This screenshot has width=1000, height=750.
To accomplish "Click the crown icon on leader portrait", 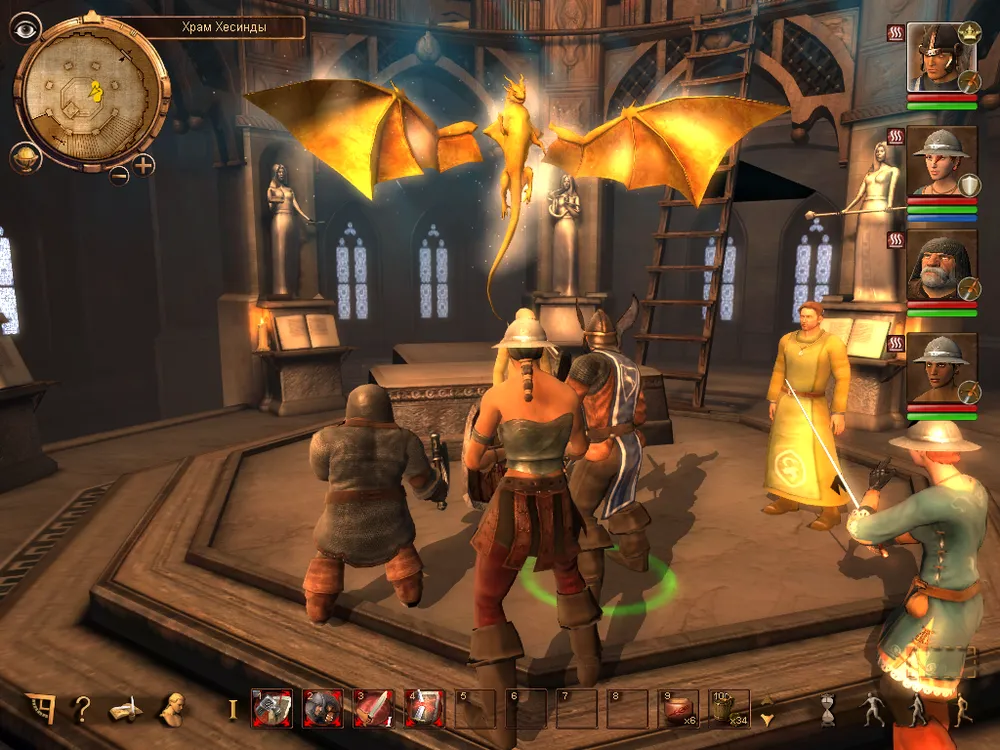I will point(969,32).
